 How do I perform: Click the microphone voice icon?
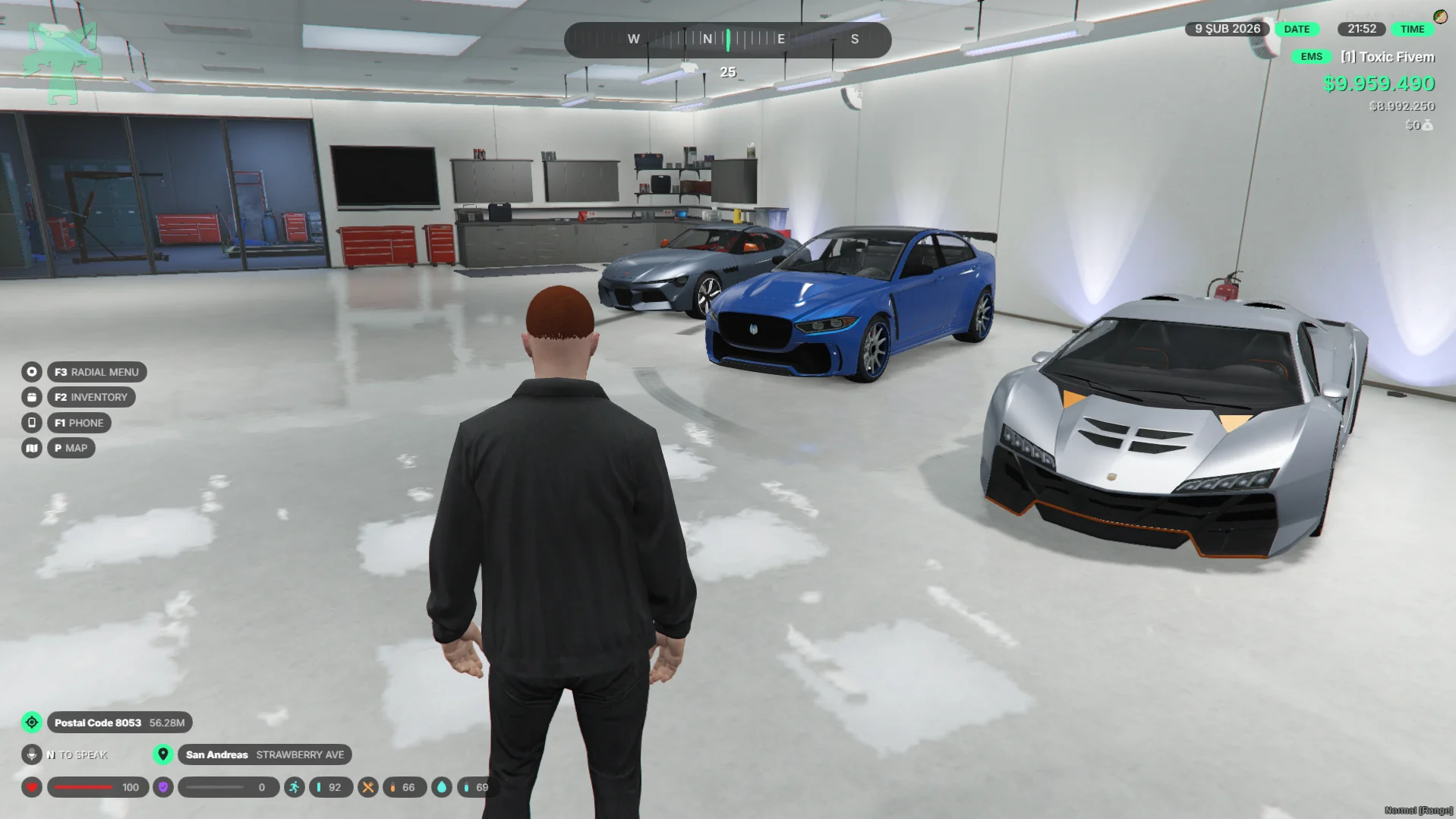tap(32, 754)
